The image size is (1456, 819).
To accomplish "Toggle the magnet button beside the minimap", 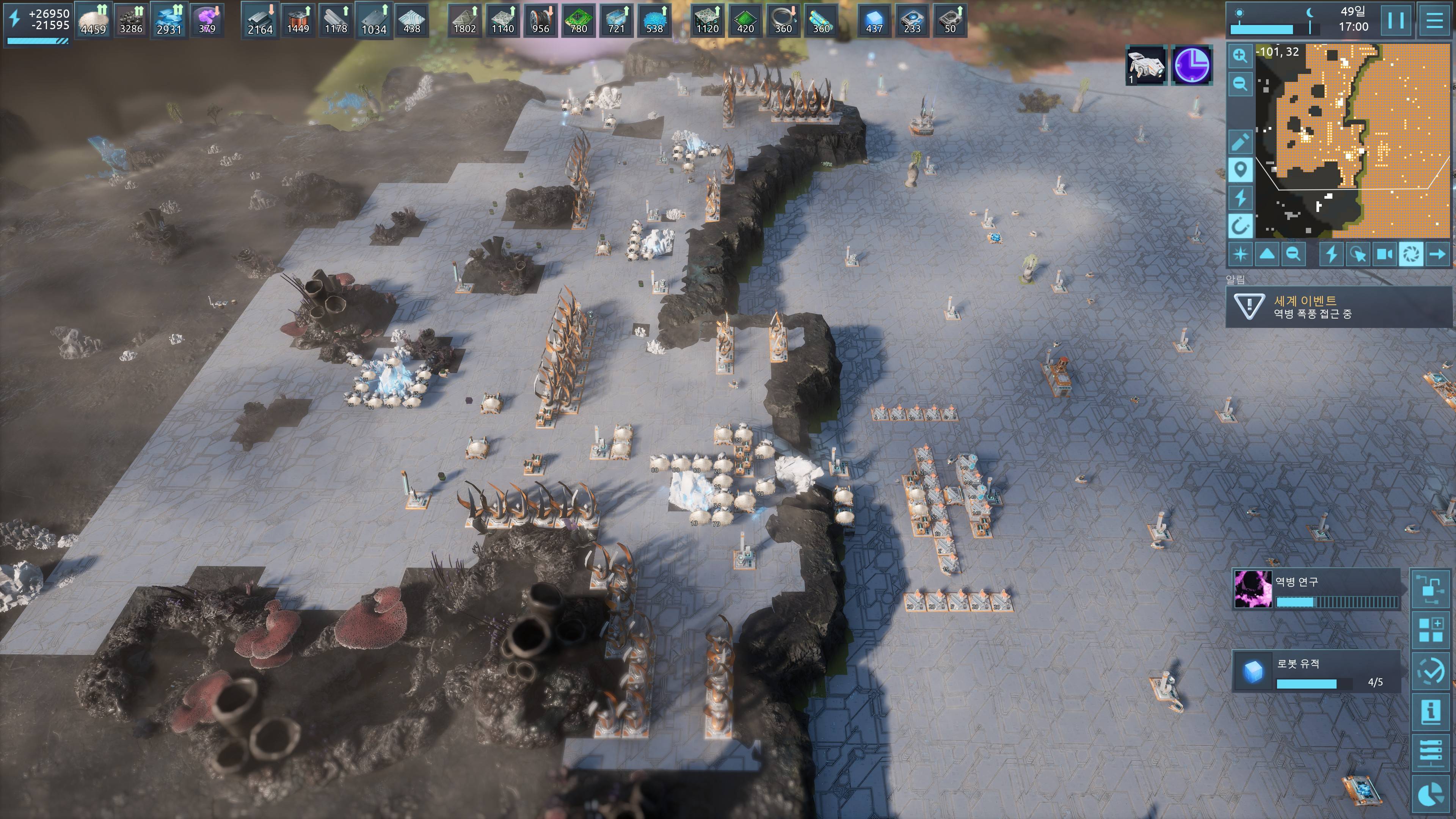I will click(x=1240, y=226).
